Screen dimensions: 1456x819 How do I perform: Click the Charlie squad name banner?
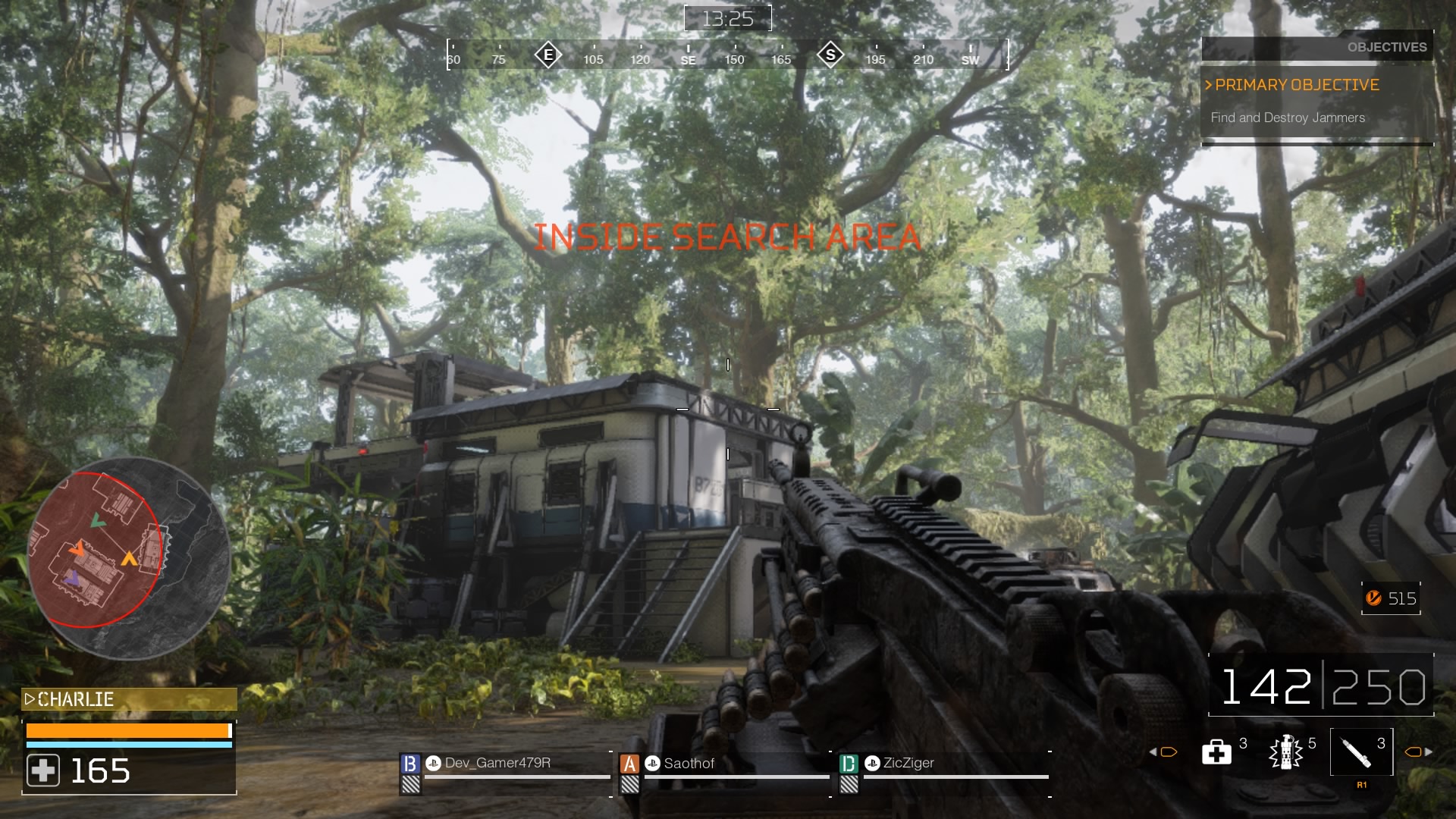[x=129, y=699]
